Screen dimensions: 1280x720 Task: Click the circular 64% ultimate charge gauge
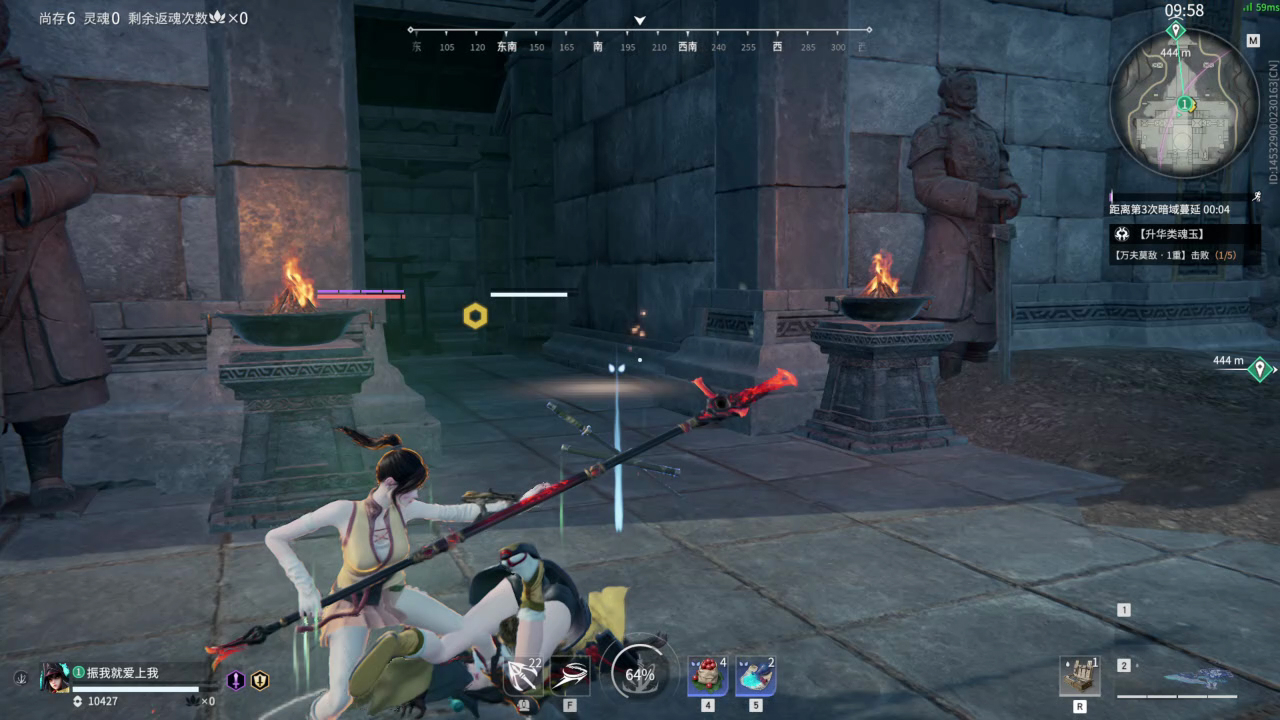tap(640, 674)
